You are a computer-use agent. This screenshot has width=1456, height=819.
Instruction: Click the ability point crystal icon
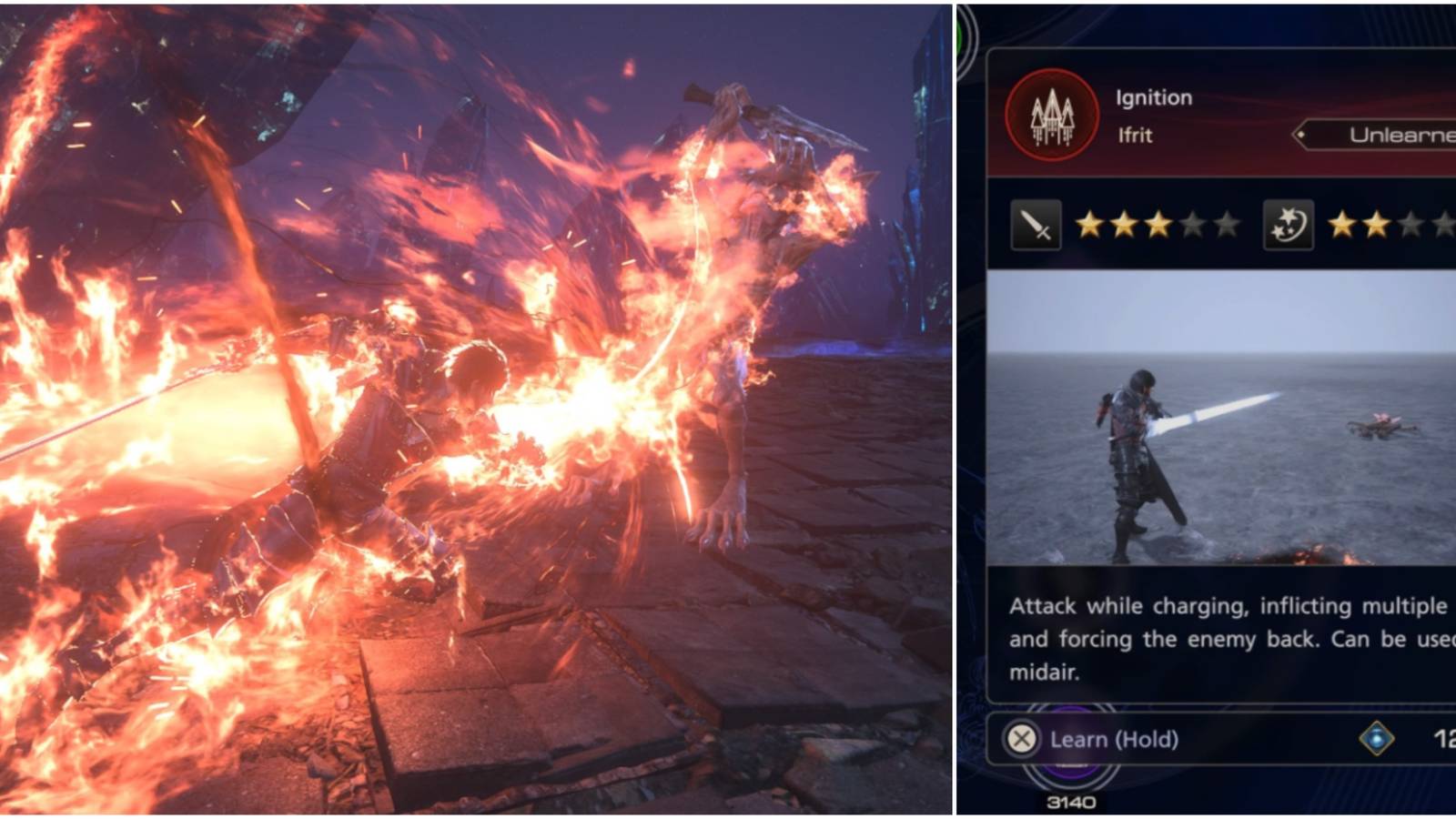point(1376,739)
